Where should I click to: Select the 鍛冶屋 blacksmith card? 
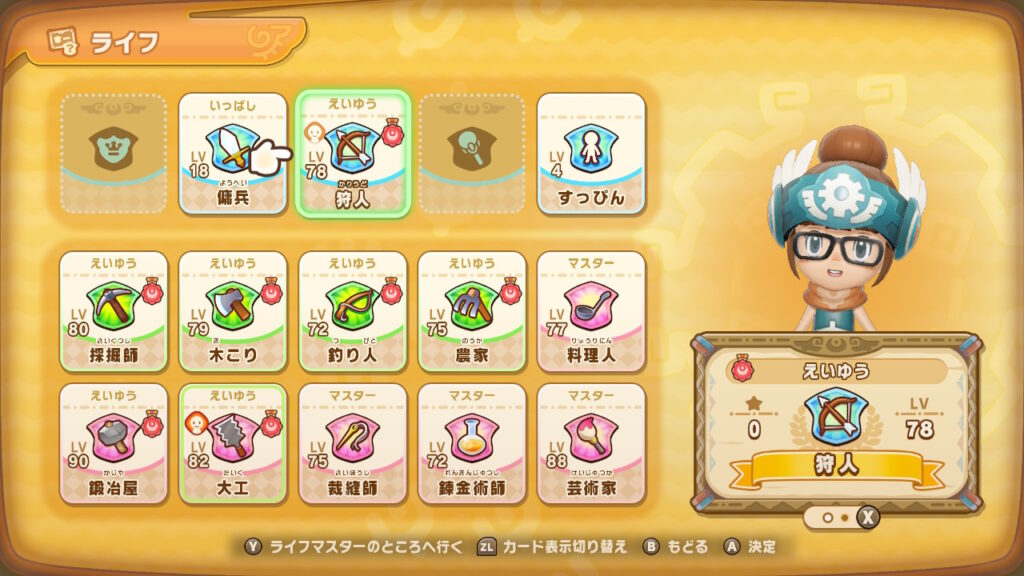(113, 443)
